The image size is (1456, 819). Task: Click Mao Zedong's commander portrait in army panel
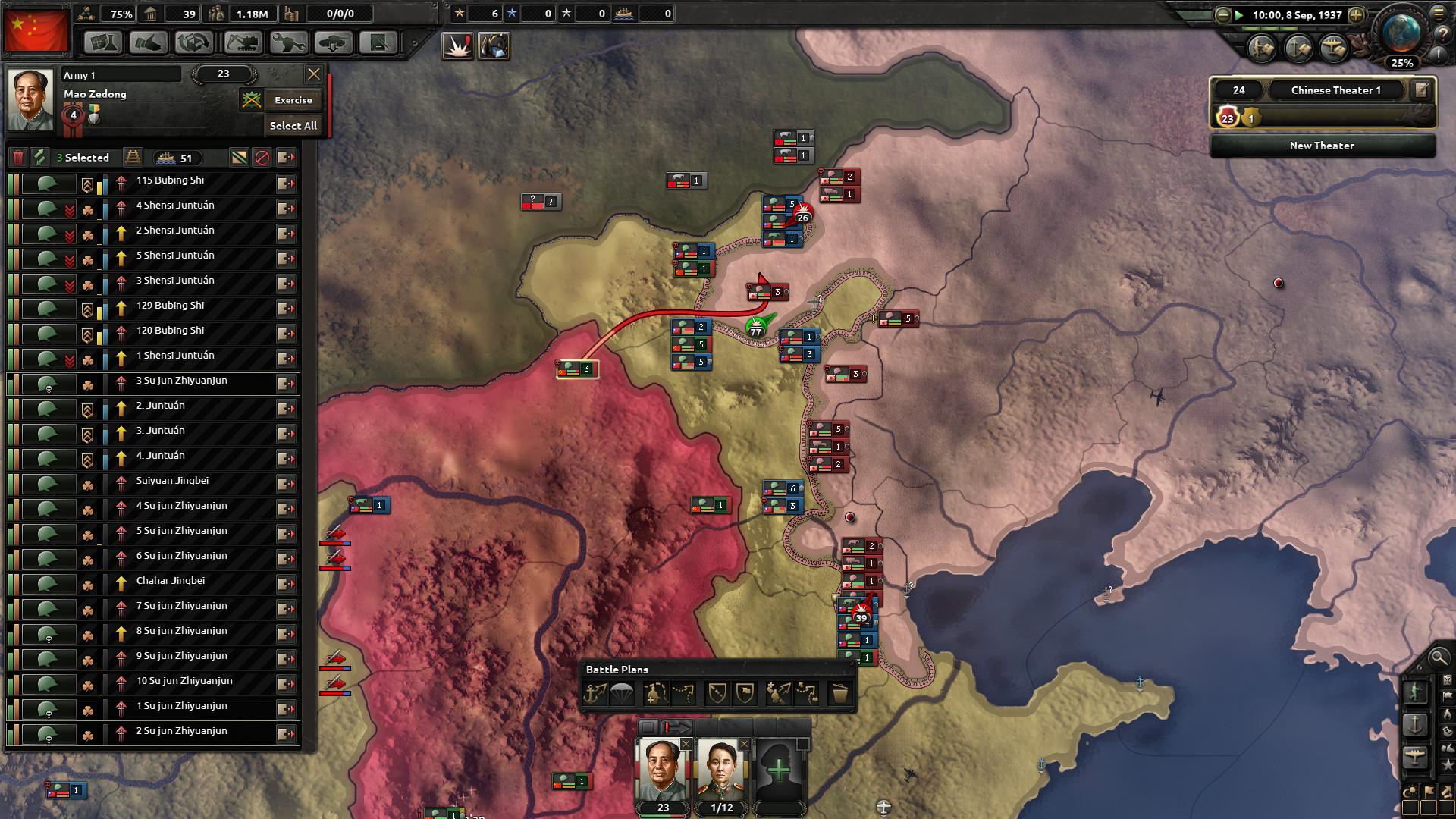[30, 98]
